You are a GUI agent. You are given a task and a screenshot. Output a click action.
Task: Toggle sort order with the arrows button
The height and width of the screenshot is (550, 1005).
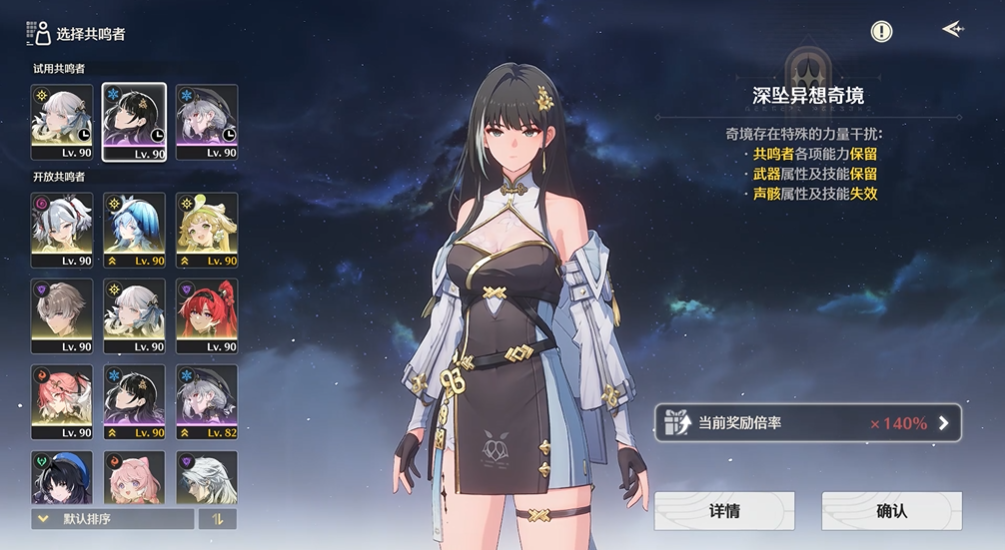coord(218,519)
